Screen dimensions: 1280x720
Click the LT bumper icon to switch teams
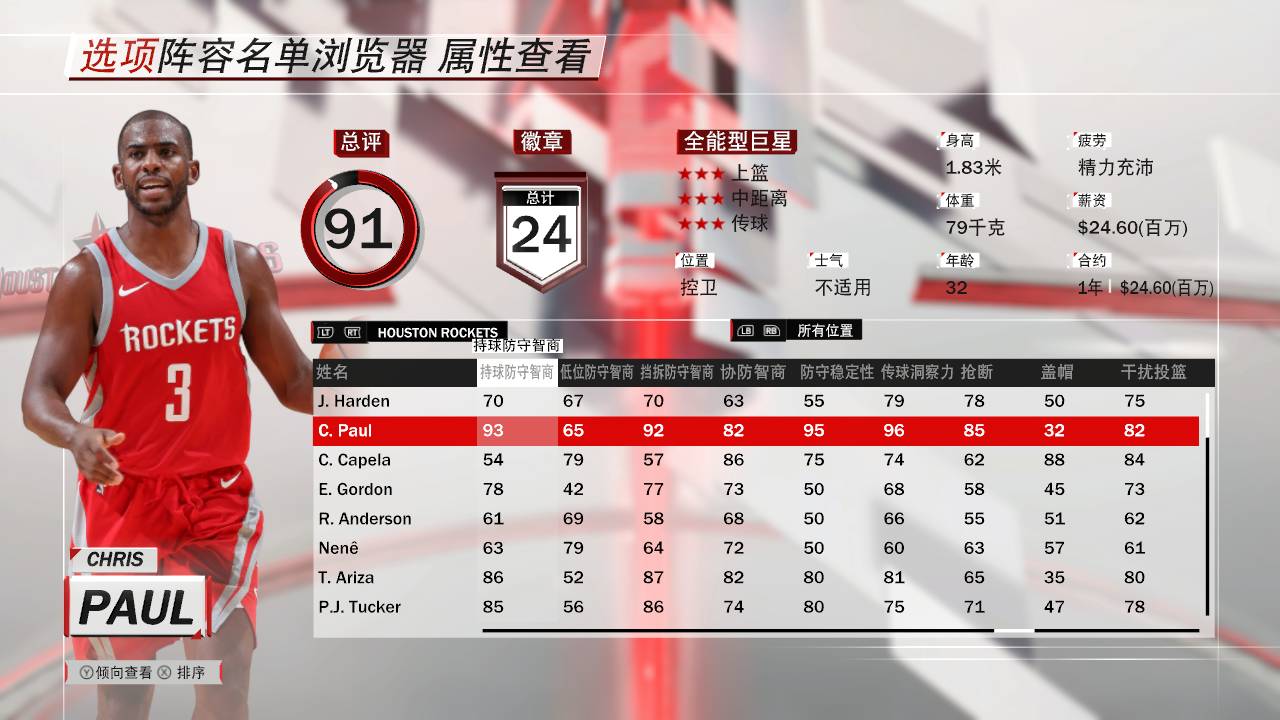[x=327, y=331]
